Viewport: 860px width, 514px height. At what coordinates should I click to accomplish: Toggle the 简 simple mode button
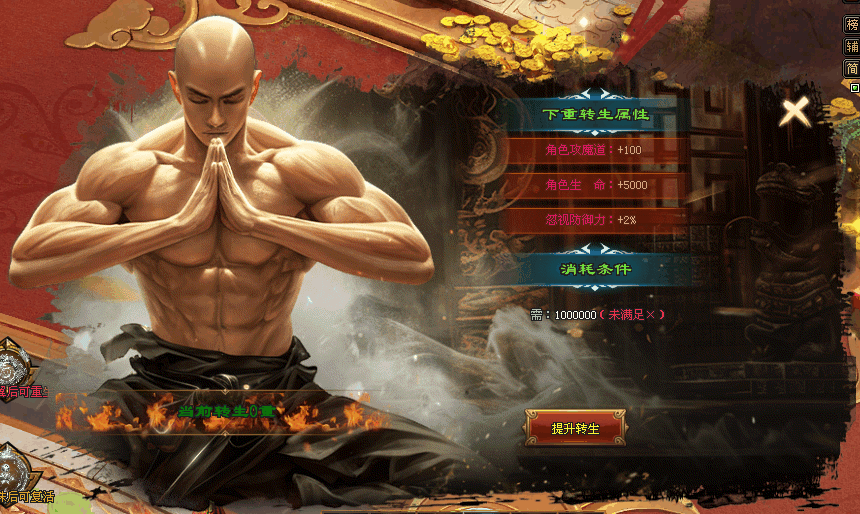851,69
